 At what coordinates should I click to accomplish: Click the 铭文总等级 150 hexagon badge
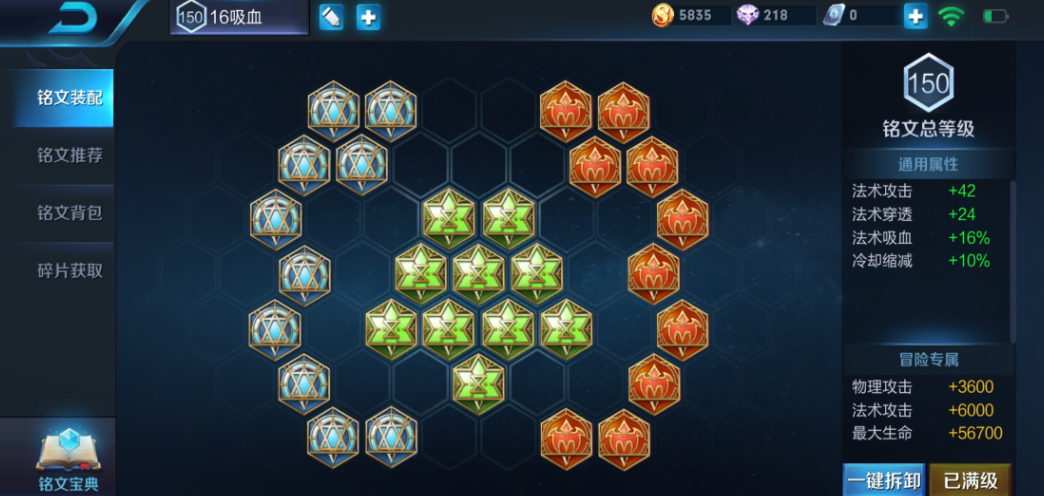pos(928,84)
